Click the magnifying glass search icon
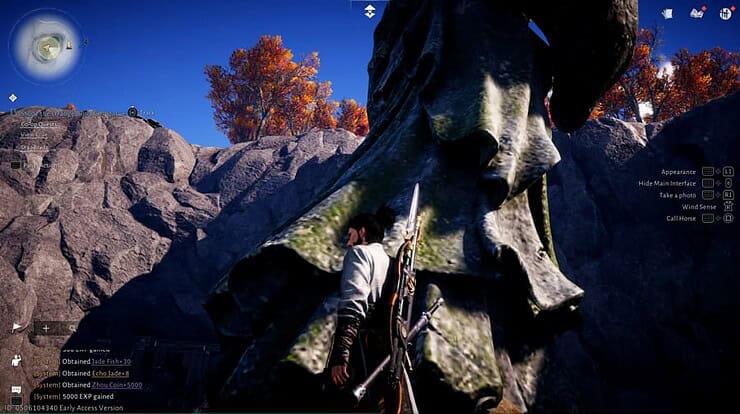Image resolution: width=740 pixels, height=414 pixels. [x=71, y=328]
